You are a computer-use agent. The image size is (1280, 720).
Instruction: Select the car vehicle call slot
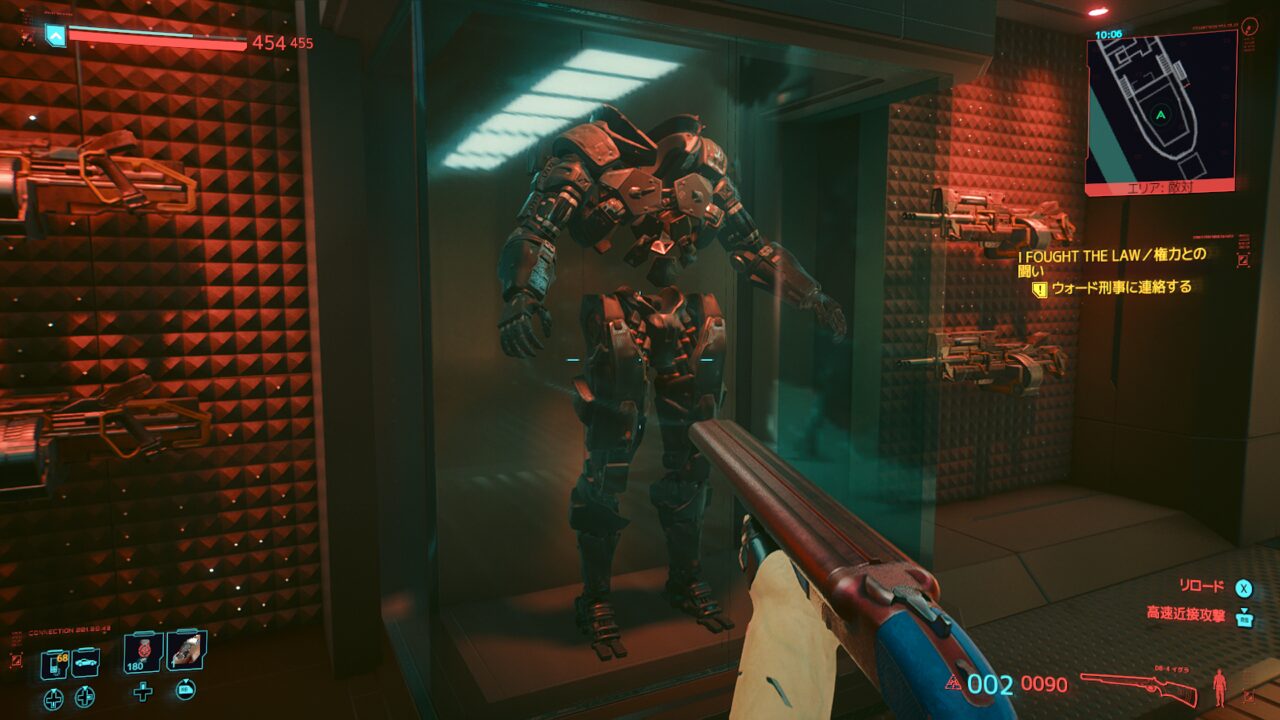coord(85,662)
